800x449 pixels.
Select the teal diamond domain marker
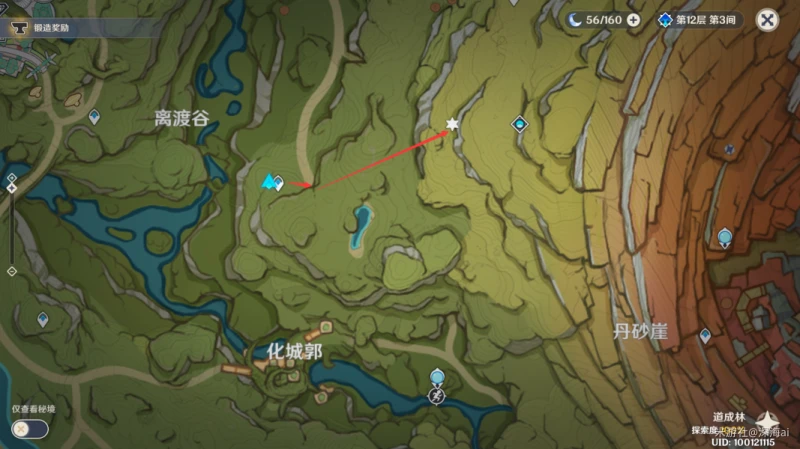(x=519, y=124)
